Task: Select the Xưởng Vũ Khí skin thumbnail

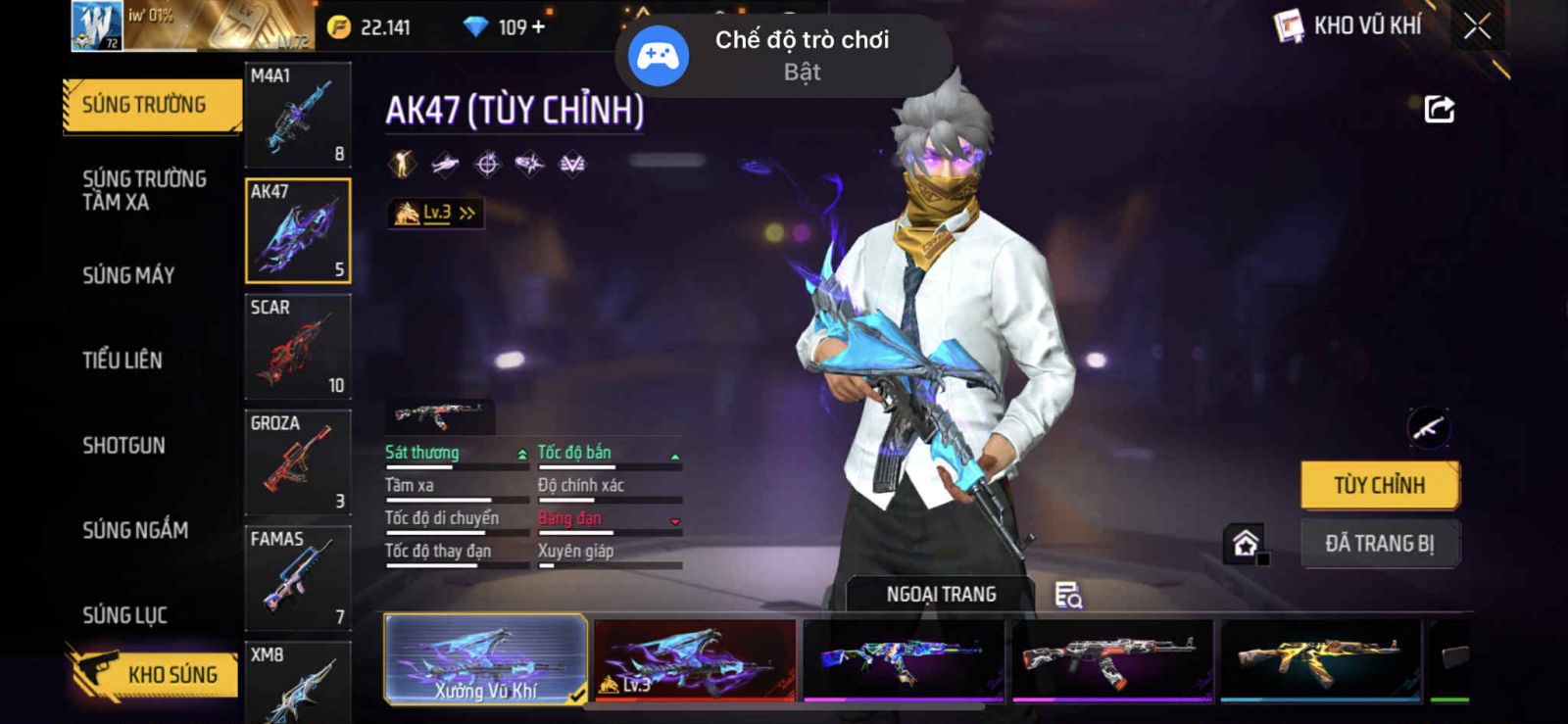Action: (485, 659)
